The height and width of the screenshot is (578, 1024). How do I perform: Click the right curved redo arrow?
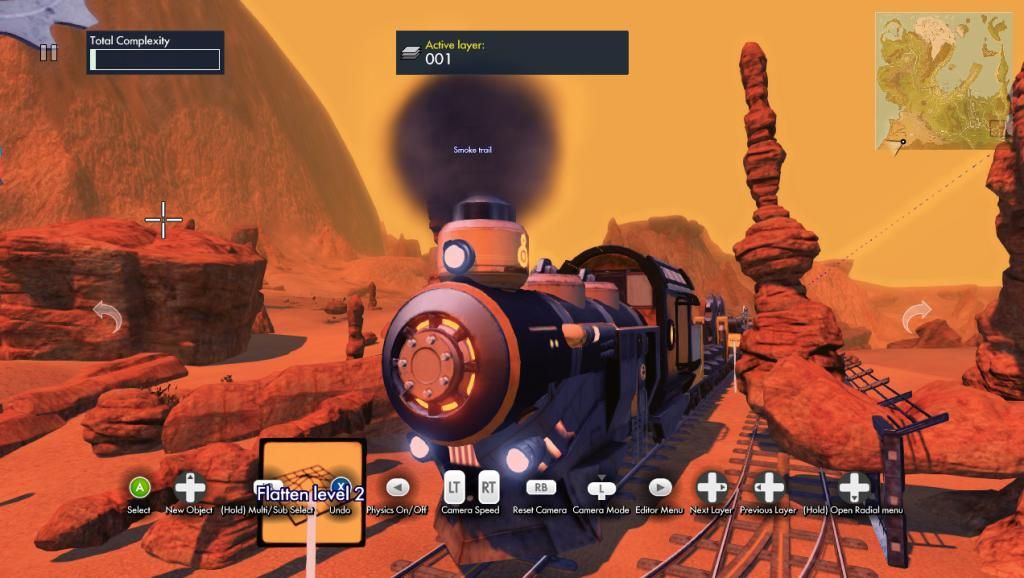pyautogui.click(x=916, y=319)
